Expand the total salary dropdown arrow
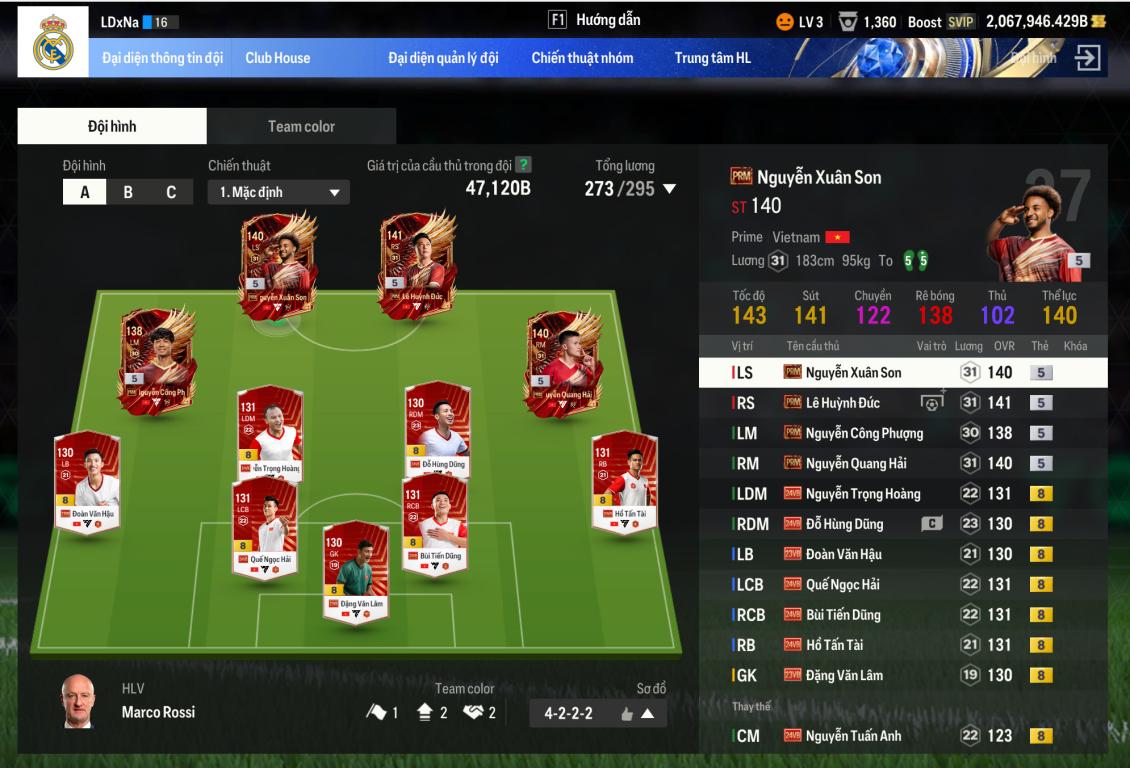Viewport: 1130px width, 768px height. 670,189
